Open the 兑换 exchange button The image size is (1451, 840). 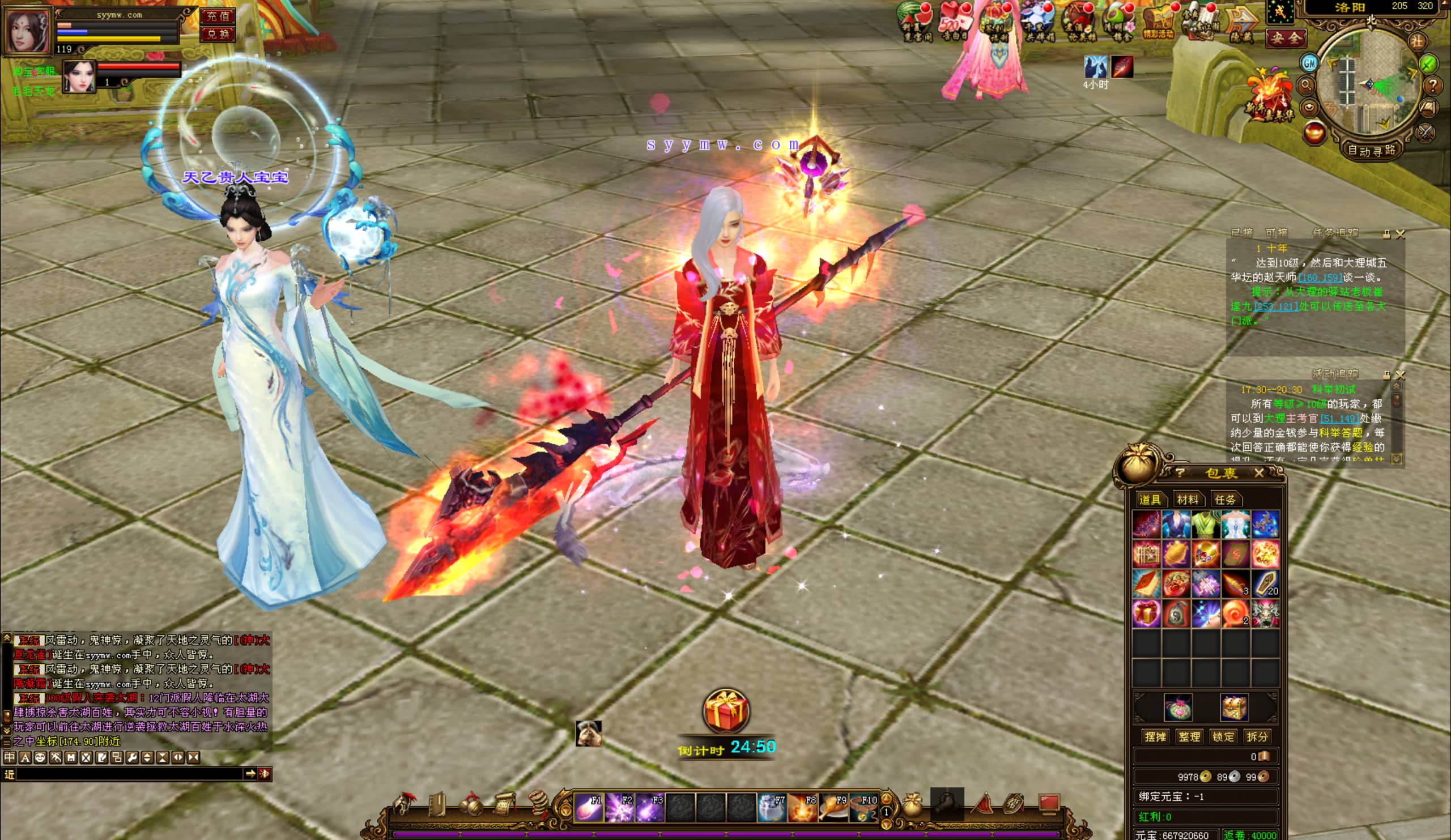218,34
